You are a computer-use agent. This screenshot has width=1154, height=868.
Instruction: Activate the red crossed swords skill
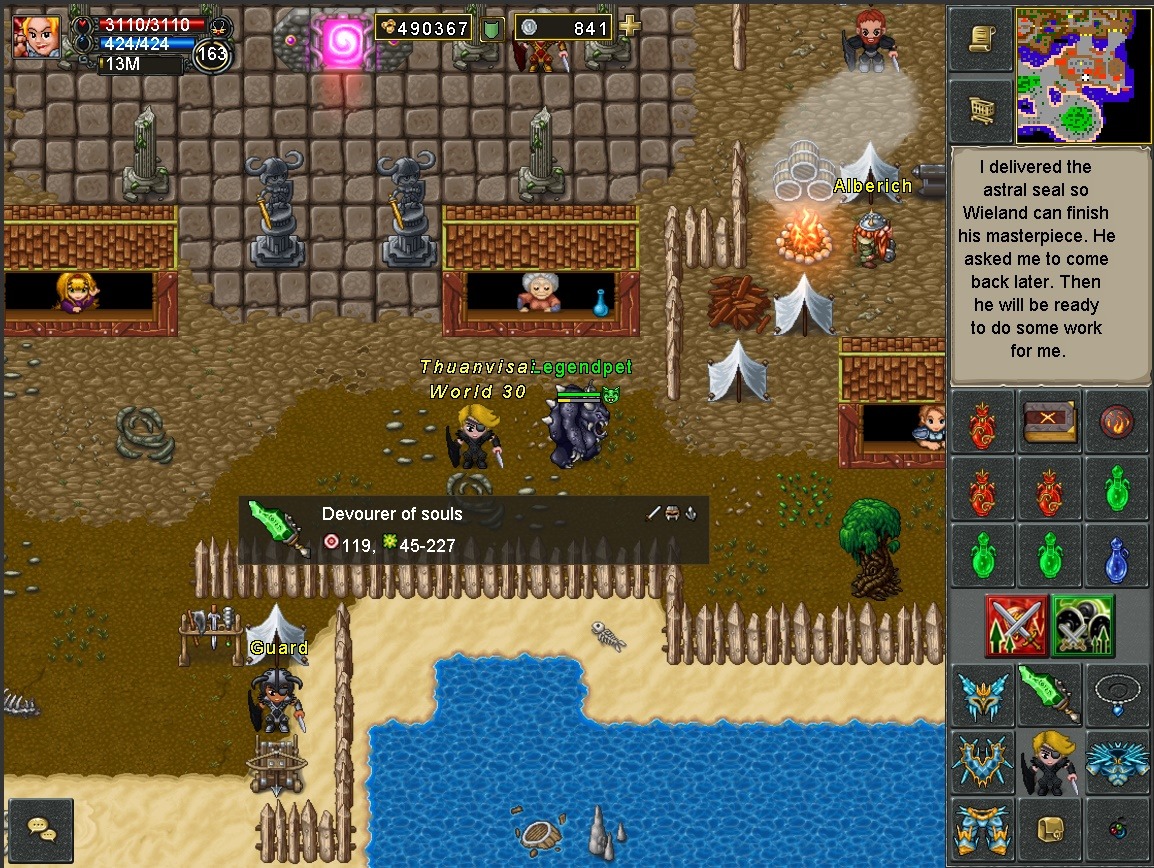[x=1016, y=626]
